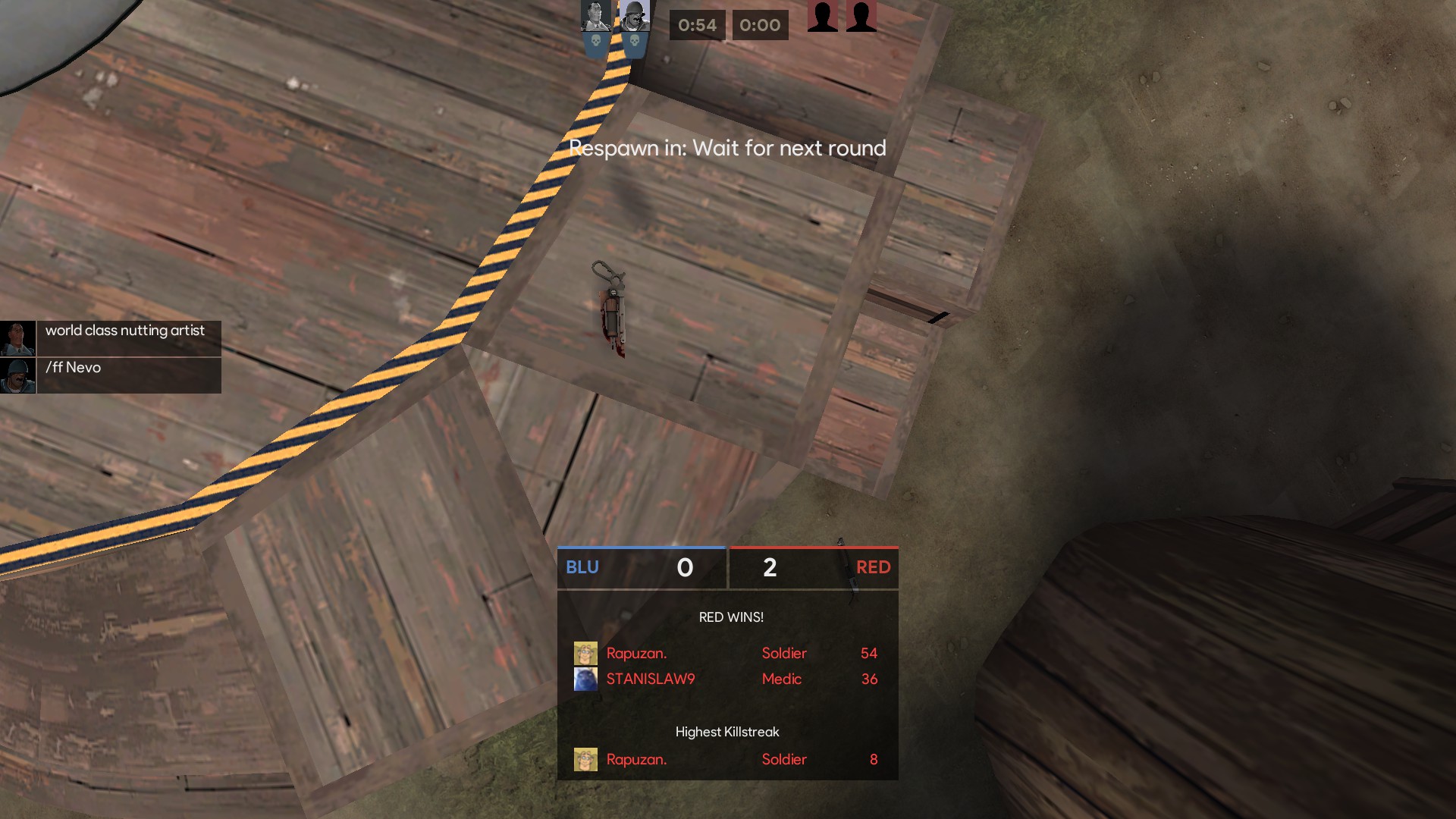Select STANISLAW9 Medic row in win panel
Screen dimensions: 1456x819
726,679
